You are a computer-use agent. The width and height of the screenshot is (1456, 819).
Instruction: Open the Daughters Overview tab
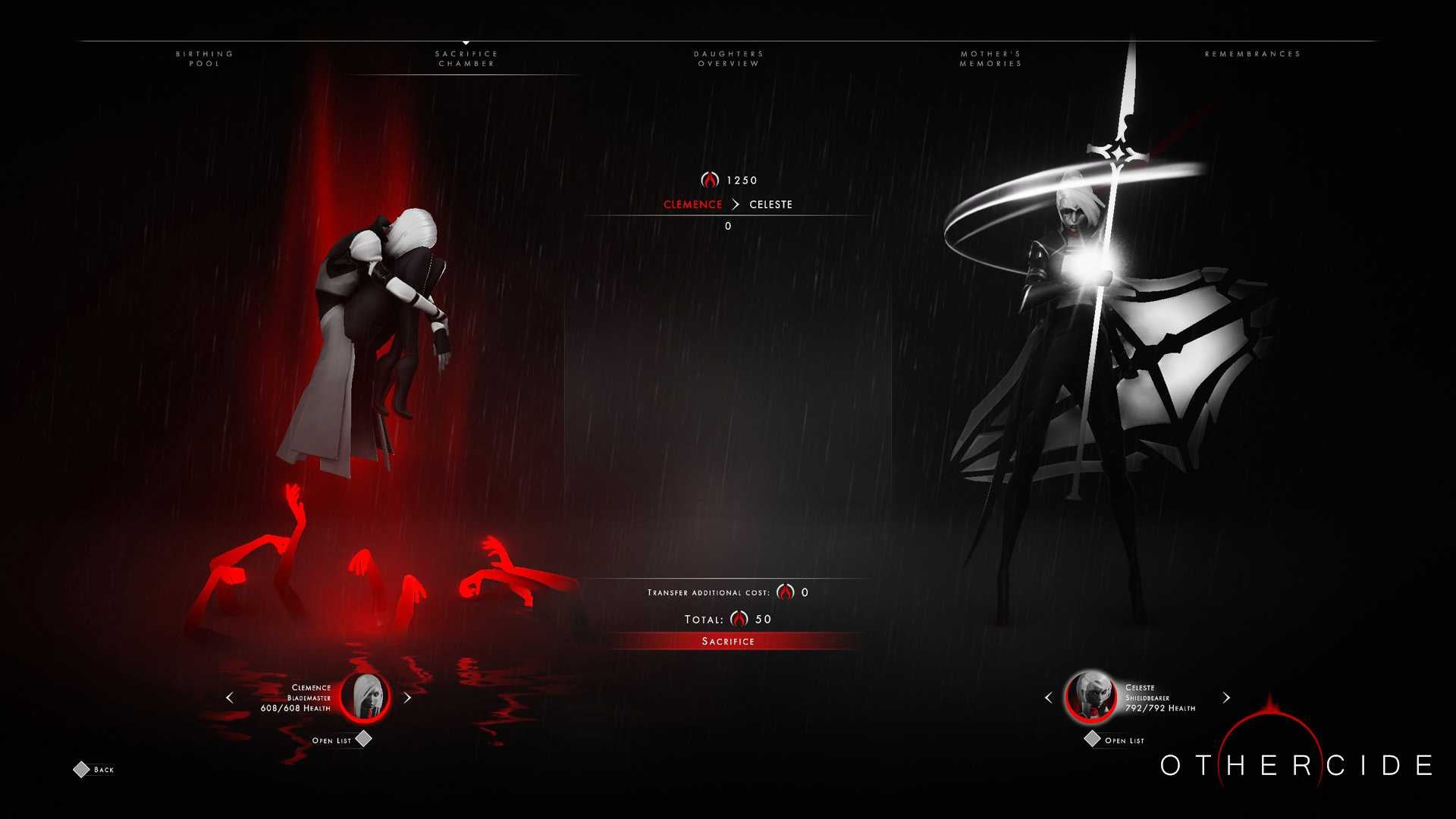pyautogui.click(x=728, y=58)
